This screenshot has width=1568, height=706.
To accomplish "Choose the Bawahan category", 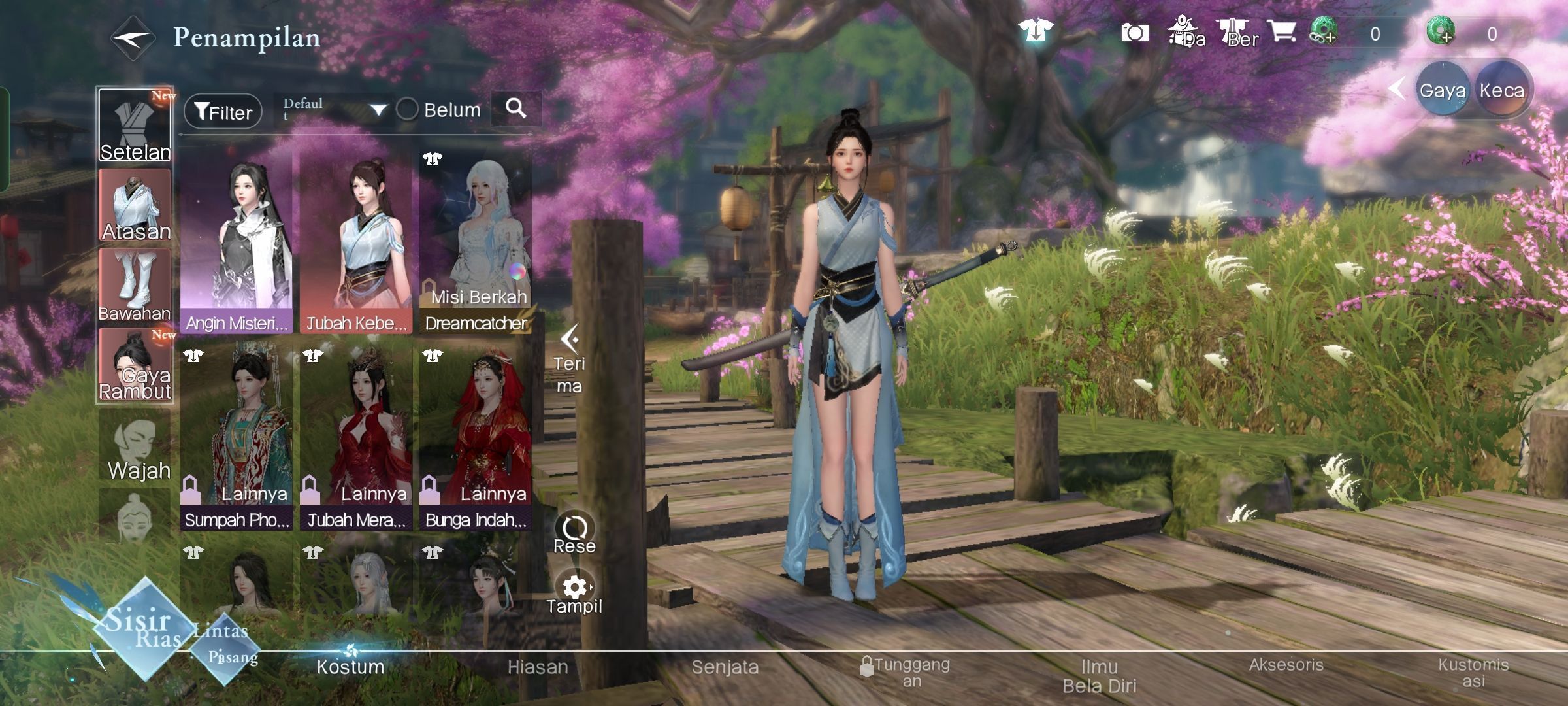I will [135, 286].
